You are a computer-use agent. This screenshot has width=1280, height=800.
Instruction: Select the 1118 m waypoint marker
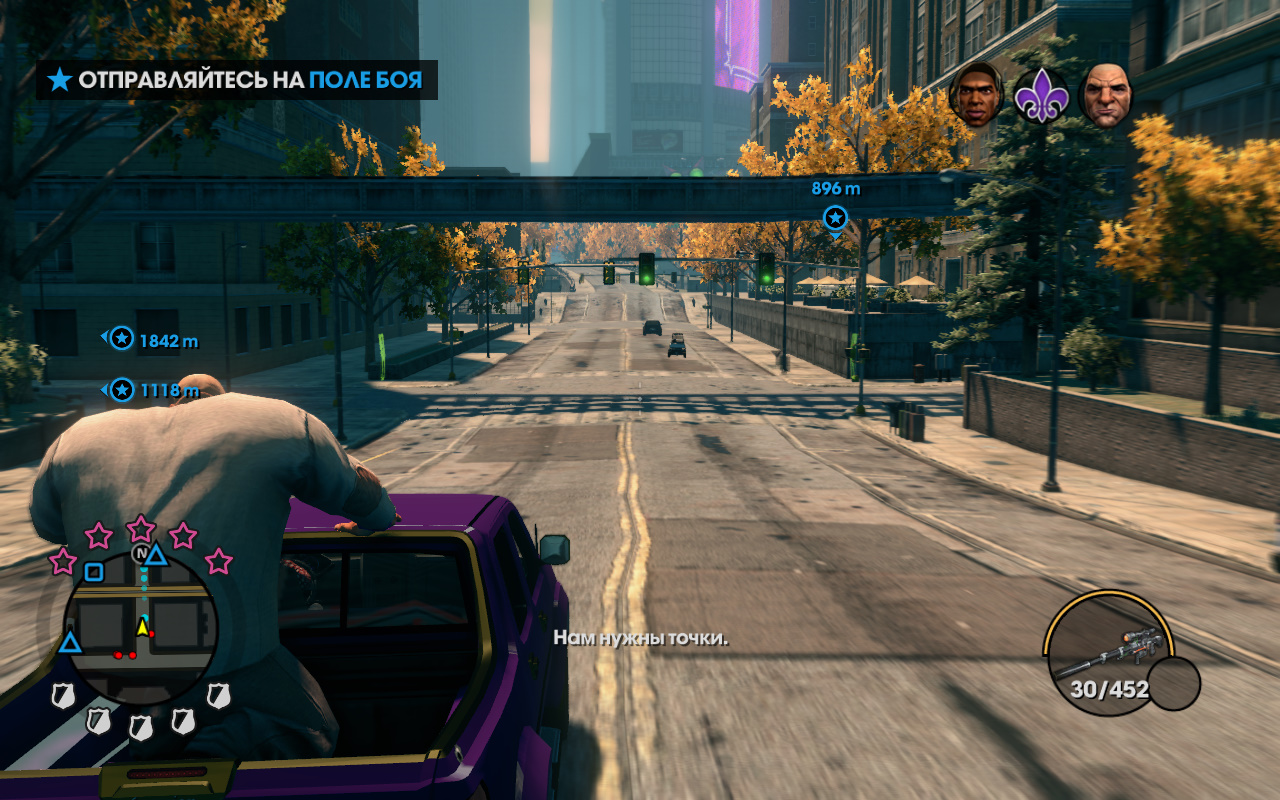[122, 389]
